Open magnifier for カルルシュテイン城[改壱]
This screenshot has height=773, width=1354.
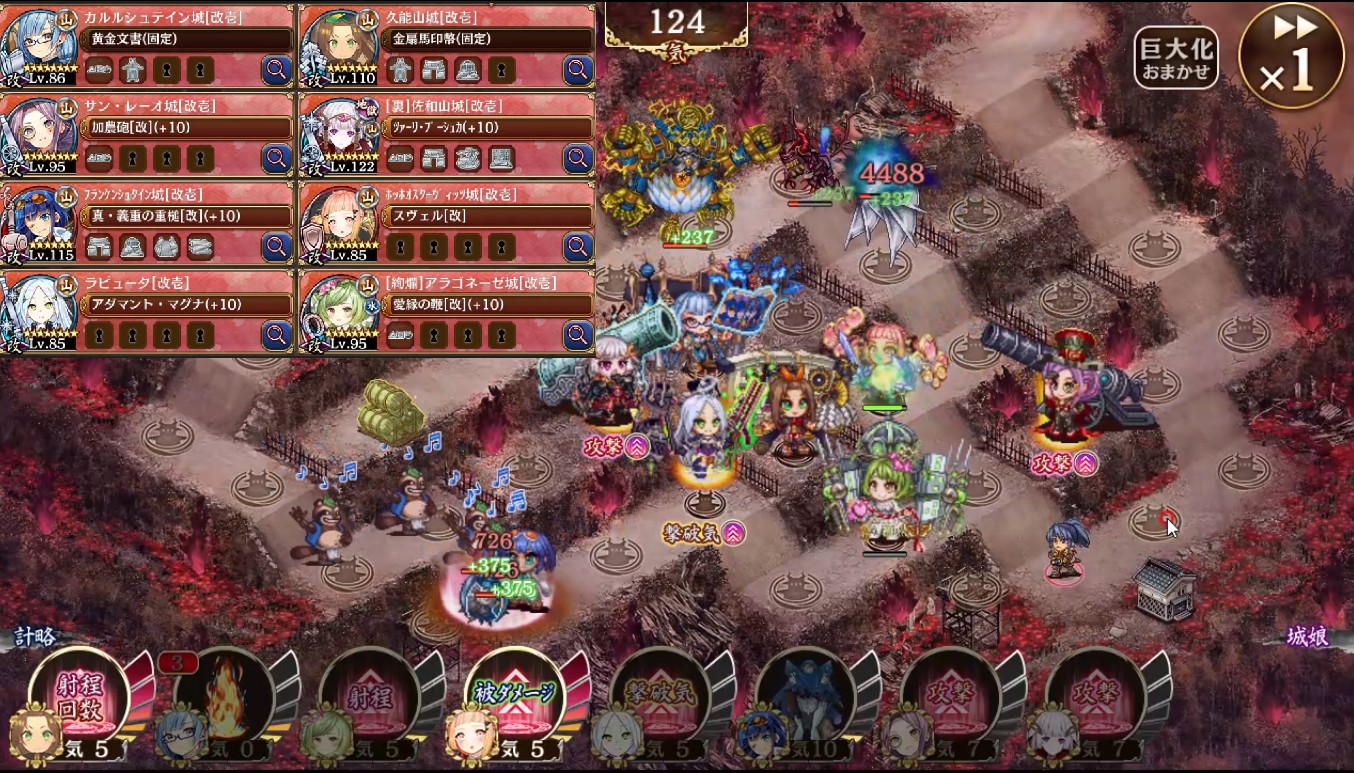click(276, 69)
